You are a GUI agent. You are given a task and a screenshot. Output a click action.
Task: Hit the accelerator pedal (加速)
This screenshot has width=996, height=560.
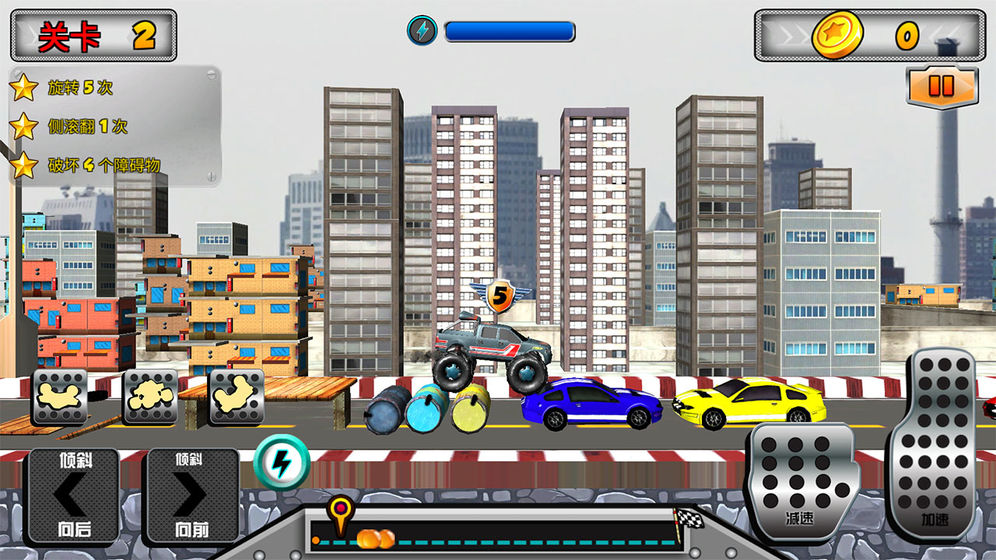point(934,444)
